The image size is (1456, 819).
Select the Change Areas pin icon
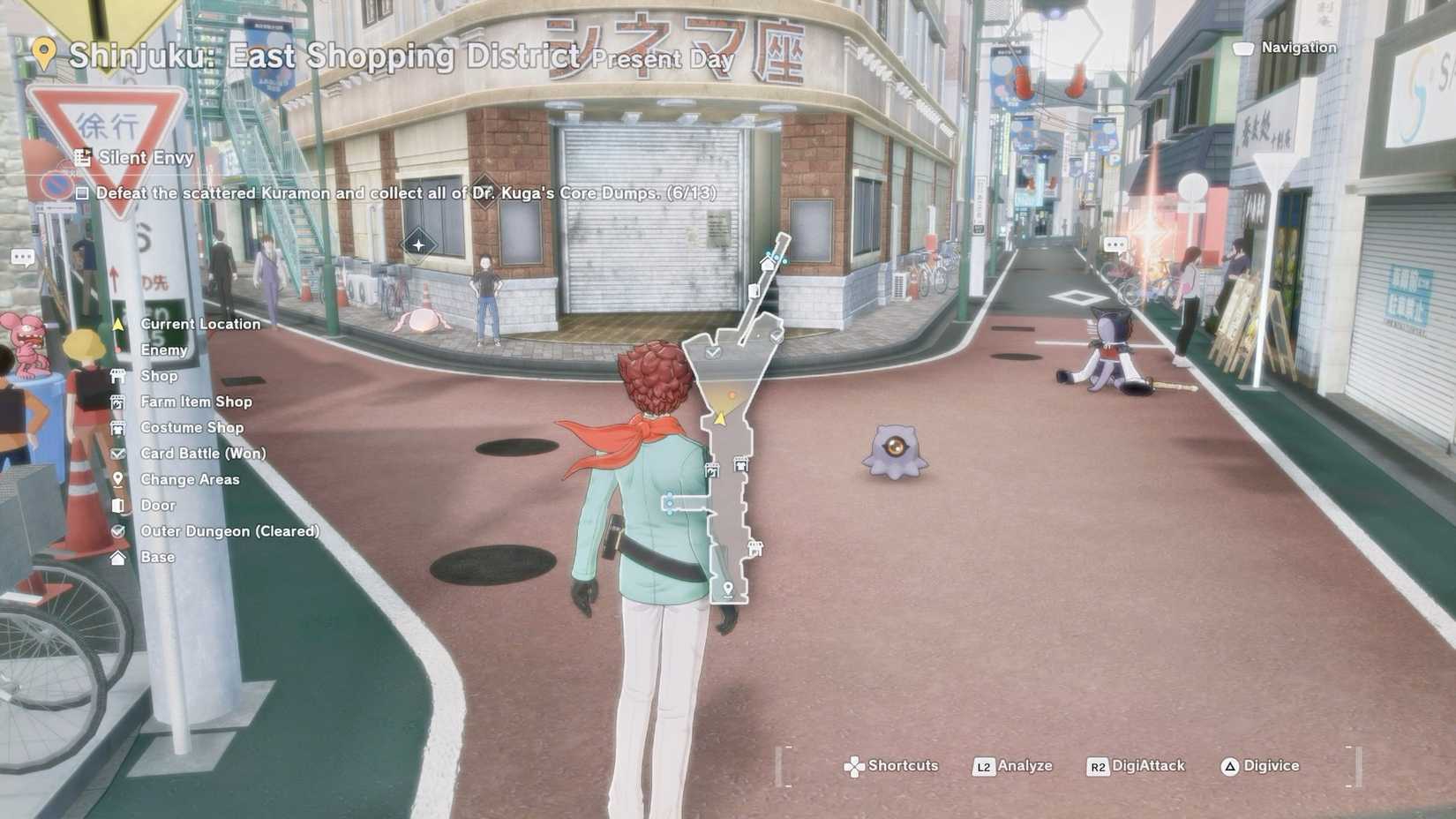point(119,479)
